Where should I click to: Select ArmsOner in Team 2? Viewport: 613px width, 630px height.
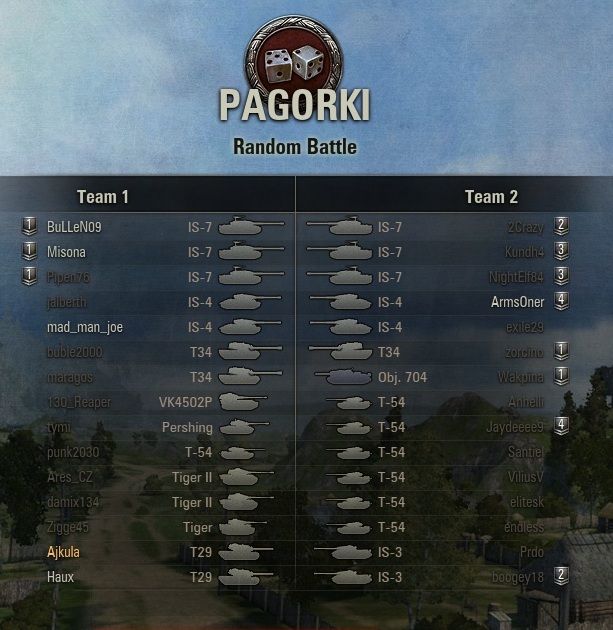pyautogui.click(x=517, y=302)
